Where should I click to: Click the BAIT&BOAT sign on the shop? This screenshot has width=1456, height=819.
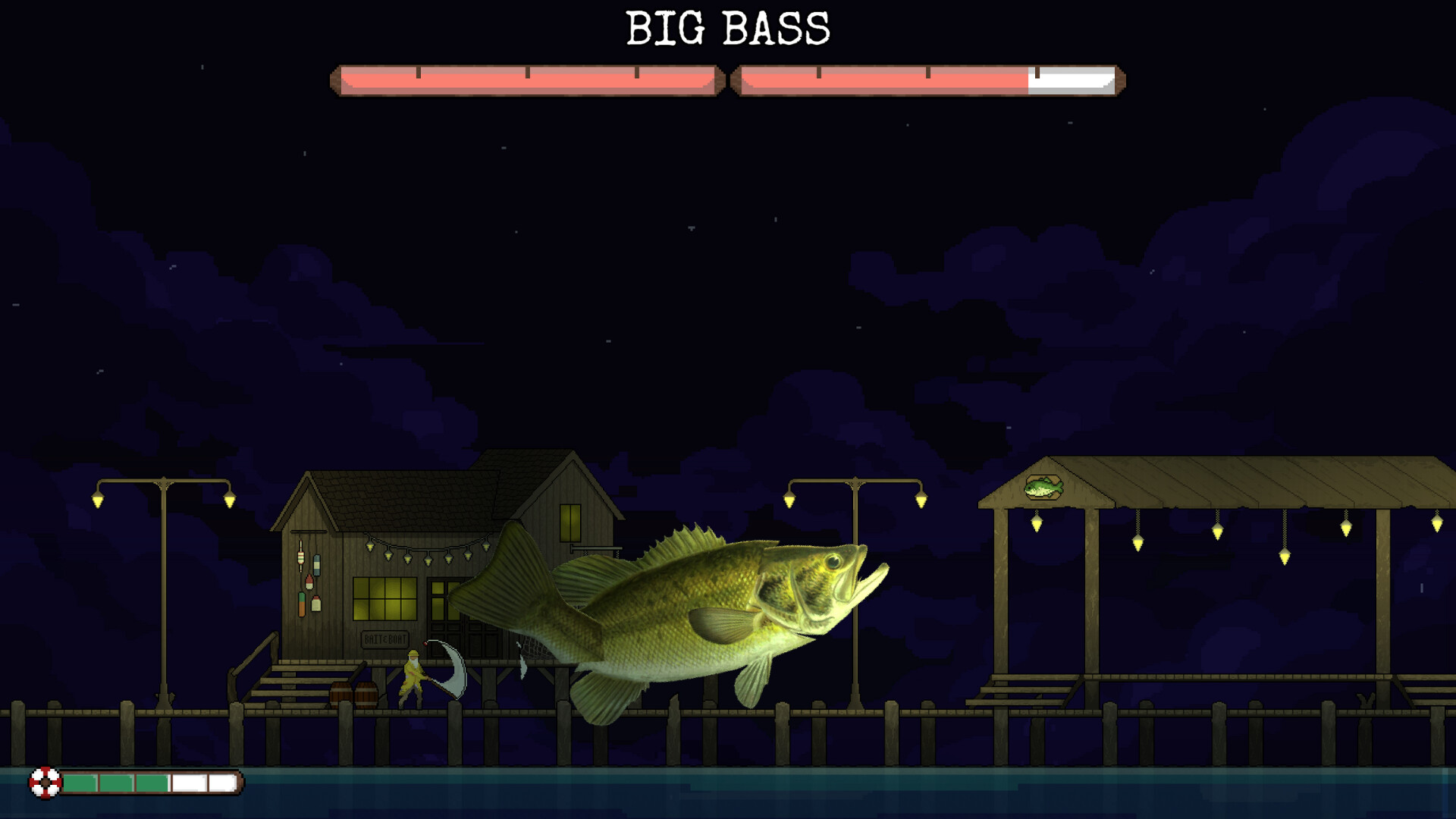384,639
